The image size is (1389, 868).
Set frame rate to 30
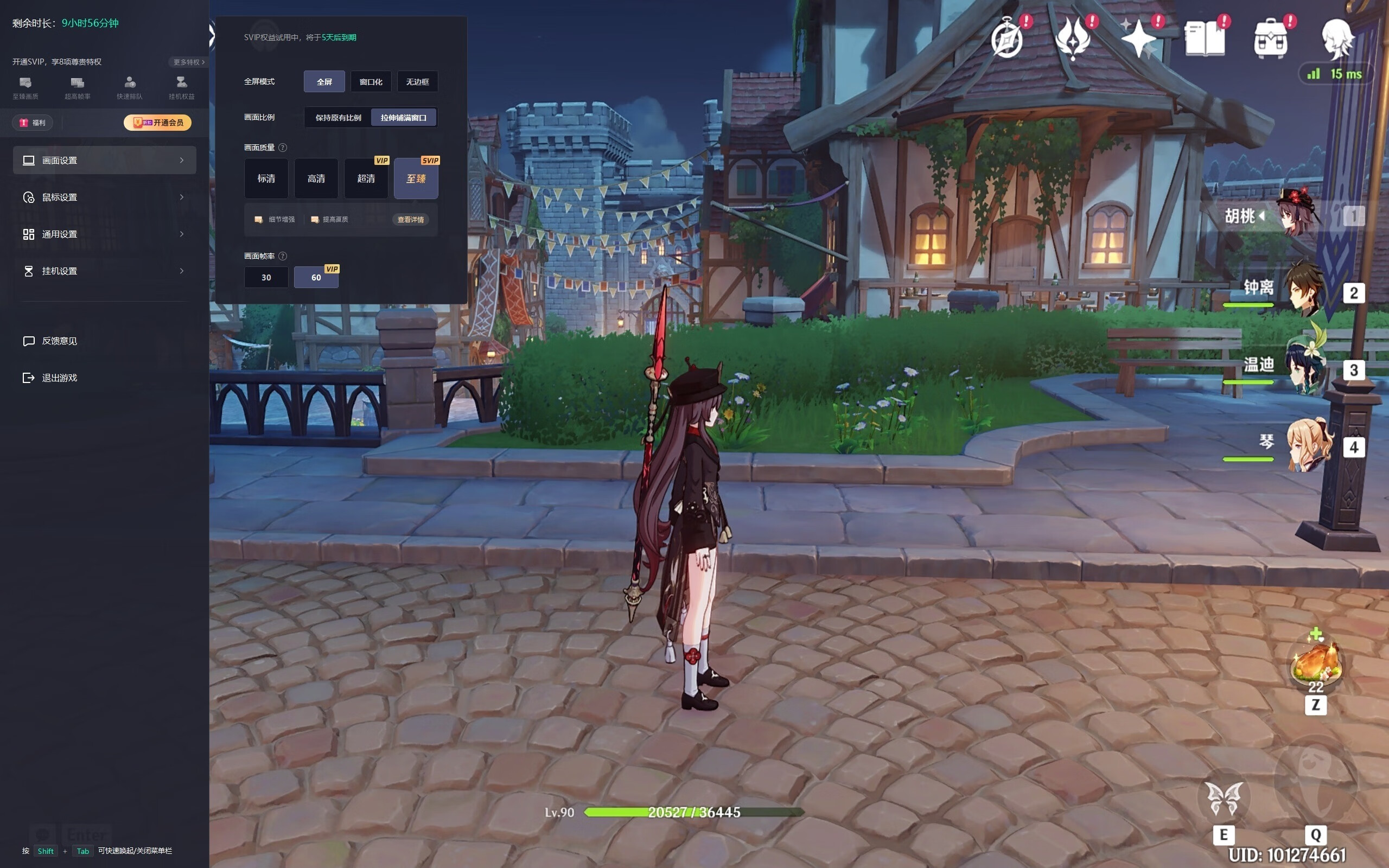coord(266,277)
